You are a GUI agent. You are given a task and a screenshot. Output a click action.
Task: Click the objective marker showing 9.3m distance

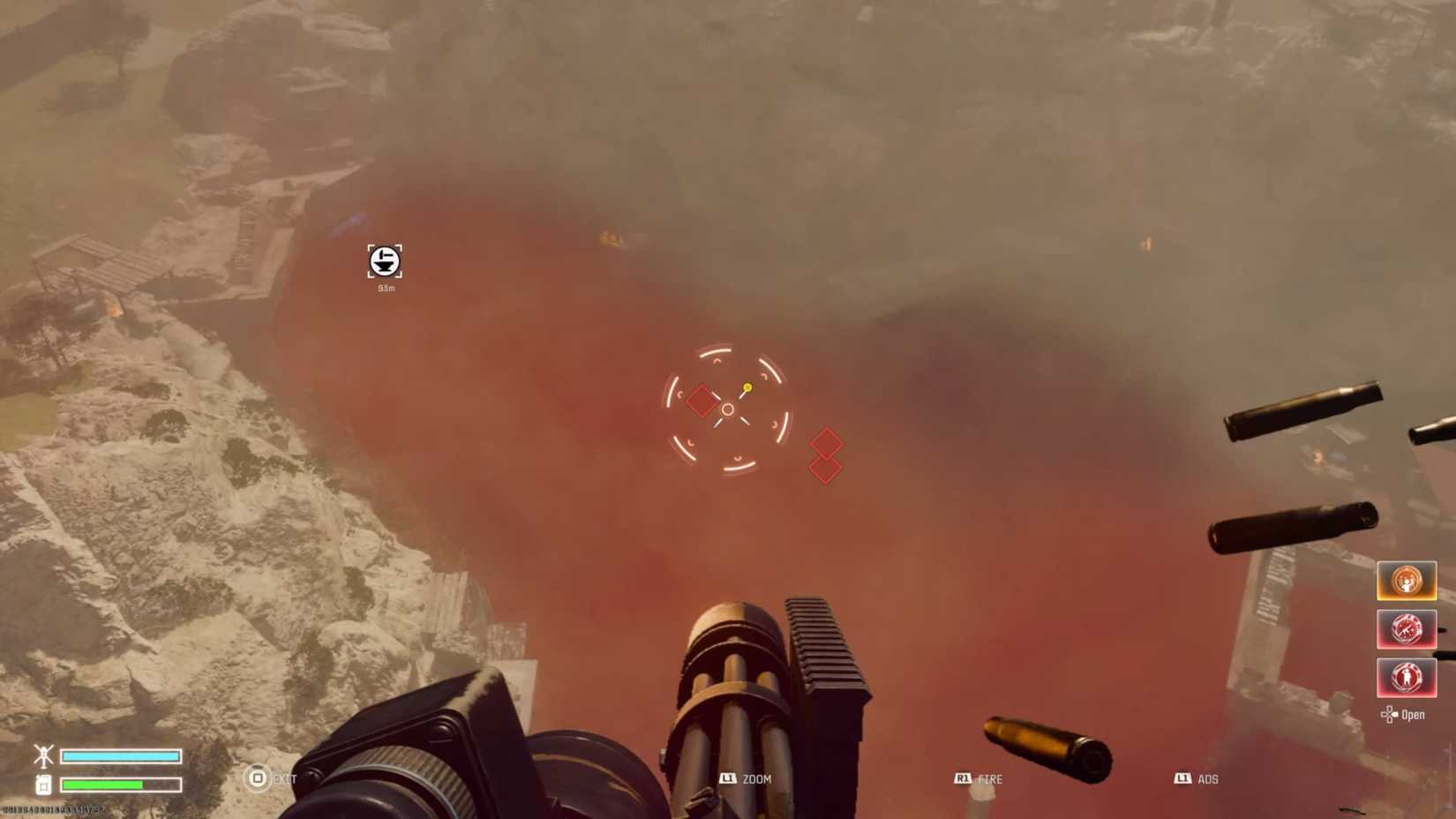(x=384, y=261)
